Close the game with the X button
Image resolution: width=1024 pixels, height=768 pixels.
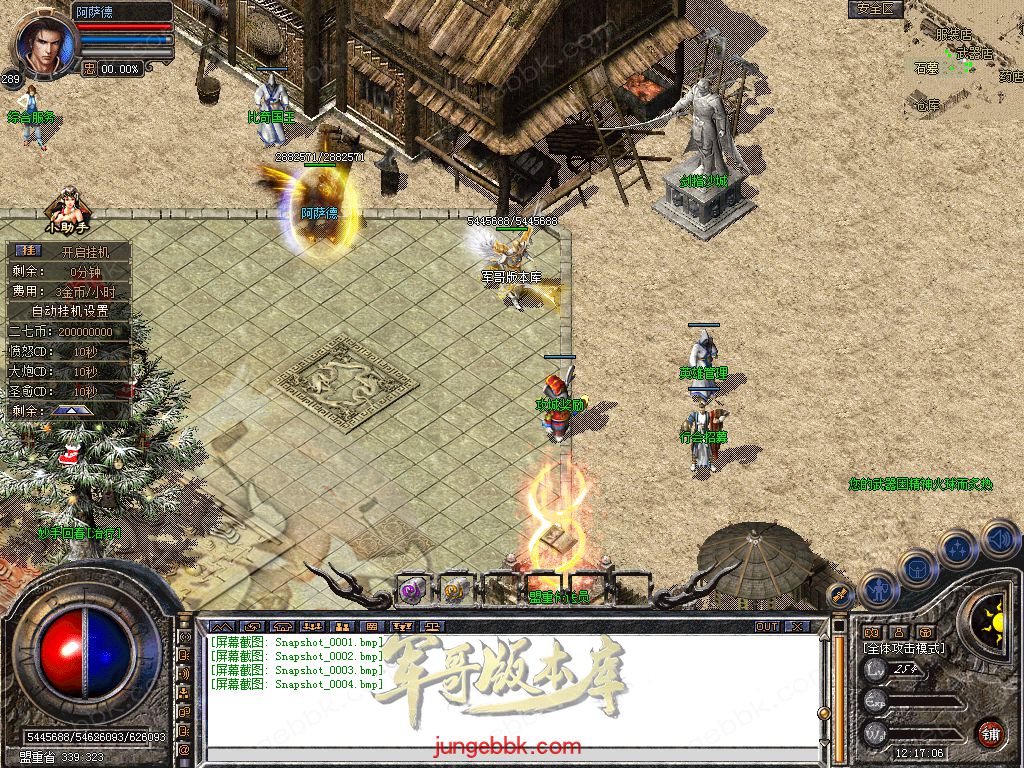[x=797, y=626]
